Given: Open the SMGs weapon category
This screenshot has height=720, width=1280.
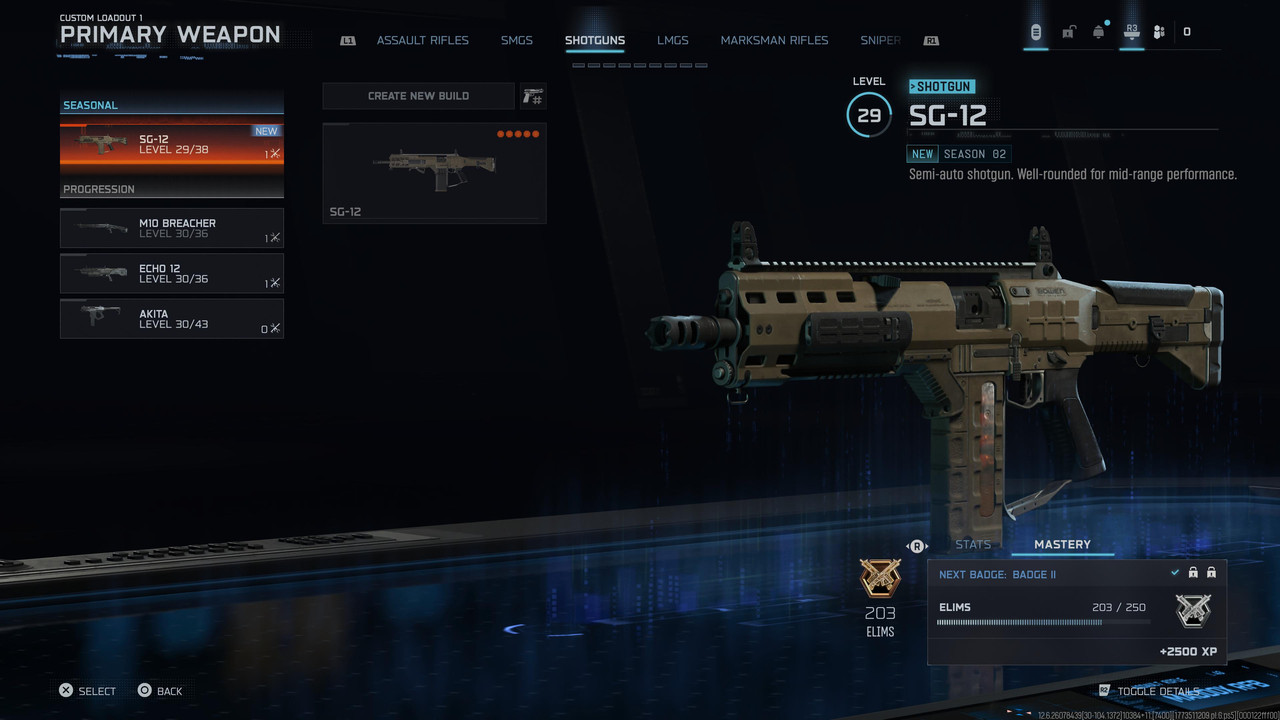Looking at the screenshot, I should click(517, 41).
